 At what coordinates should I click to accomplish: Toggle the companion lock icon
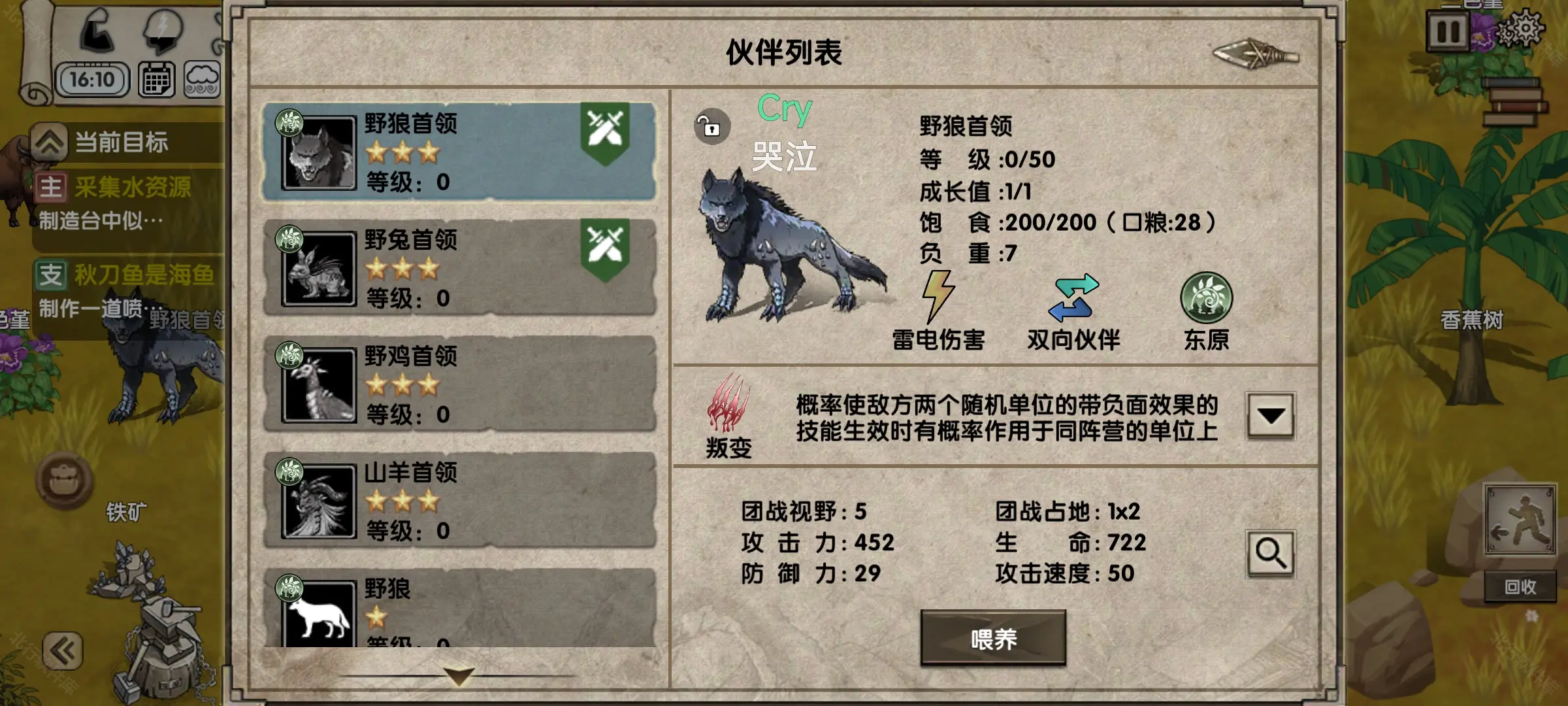tap(711, 126)
